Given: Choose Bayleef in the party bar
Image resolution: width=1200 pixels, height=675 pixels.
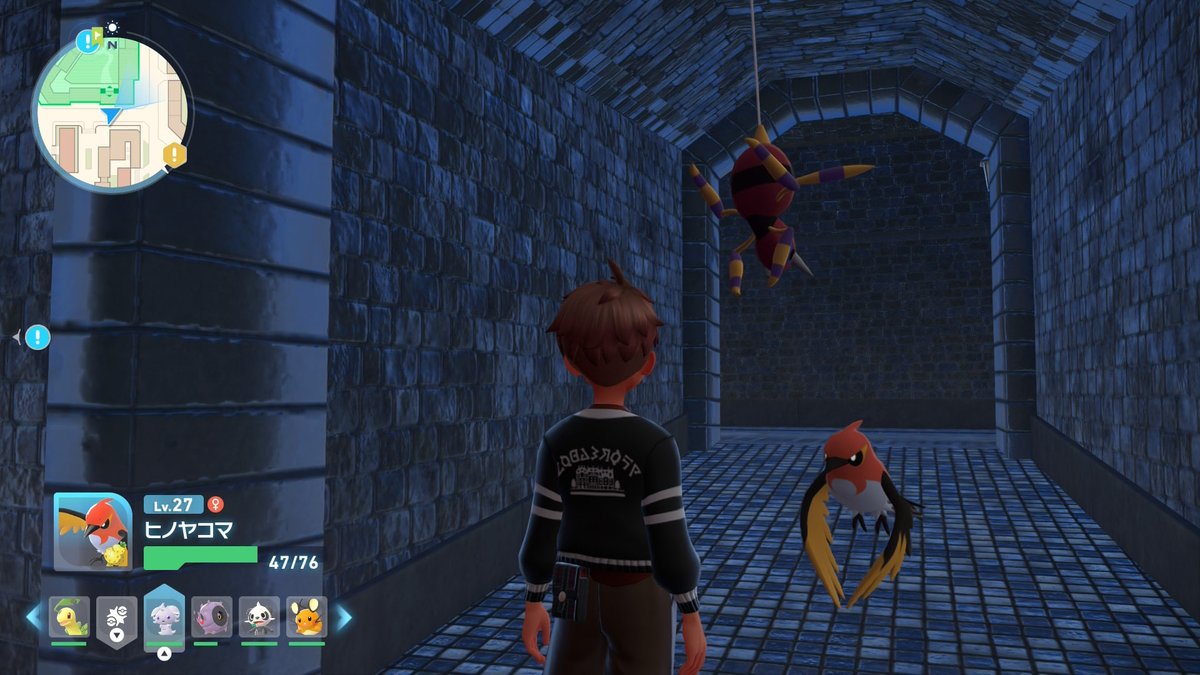Looking at the screenshot, I should click(x=69, y=617).
